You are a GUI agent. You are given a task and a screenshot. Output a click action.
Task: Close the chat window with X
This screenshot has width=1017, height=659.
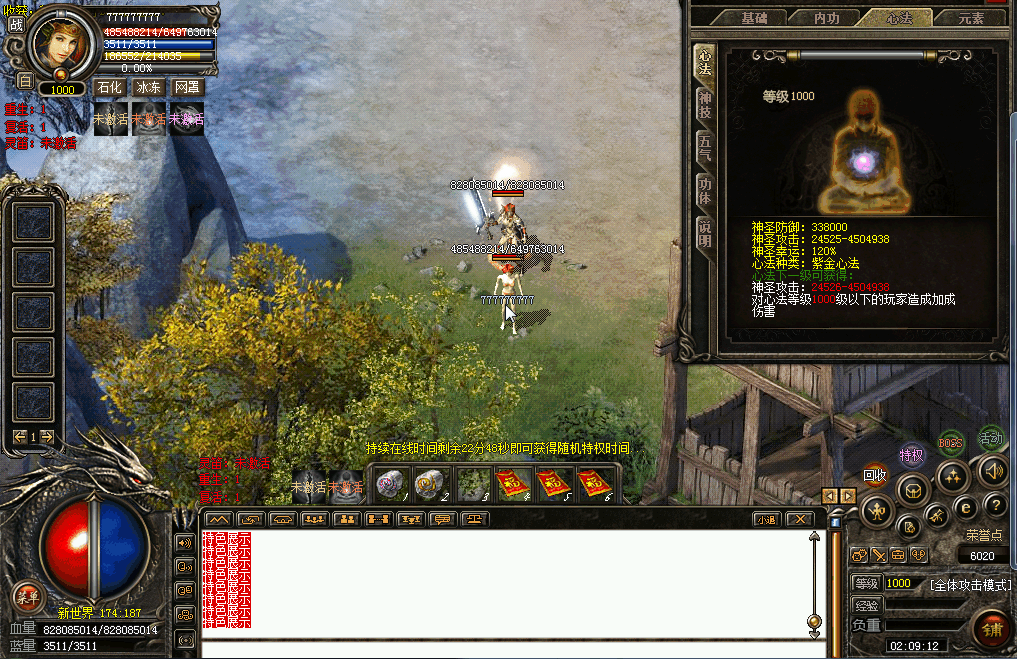(x=798, y=519)
